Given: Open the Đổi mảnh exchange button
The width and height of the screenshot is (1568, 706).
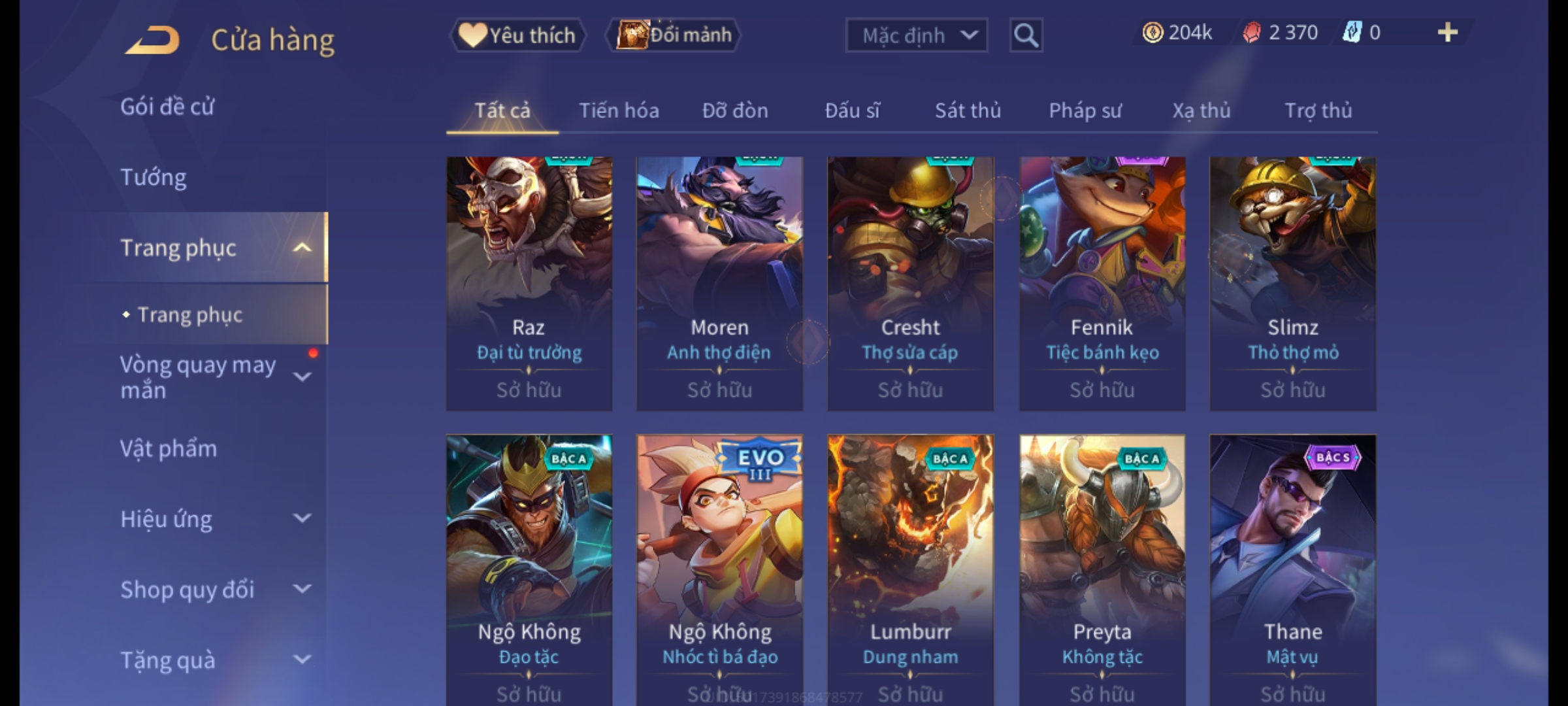Looking at the screenshot, I should 674,35.
